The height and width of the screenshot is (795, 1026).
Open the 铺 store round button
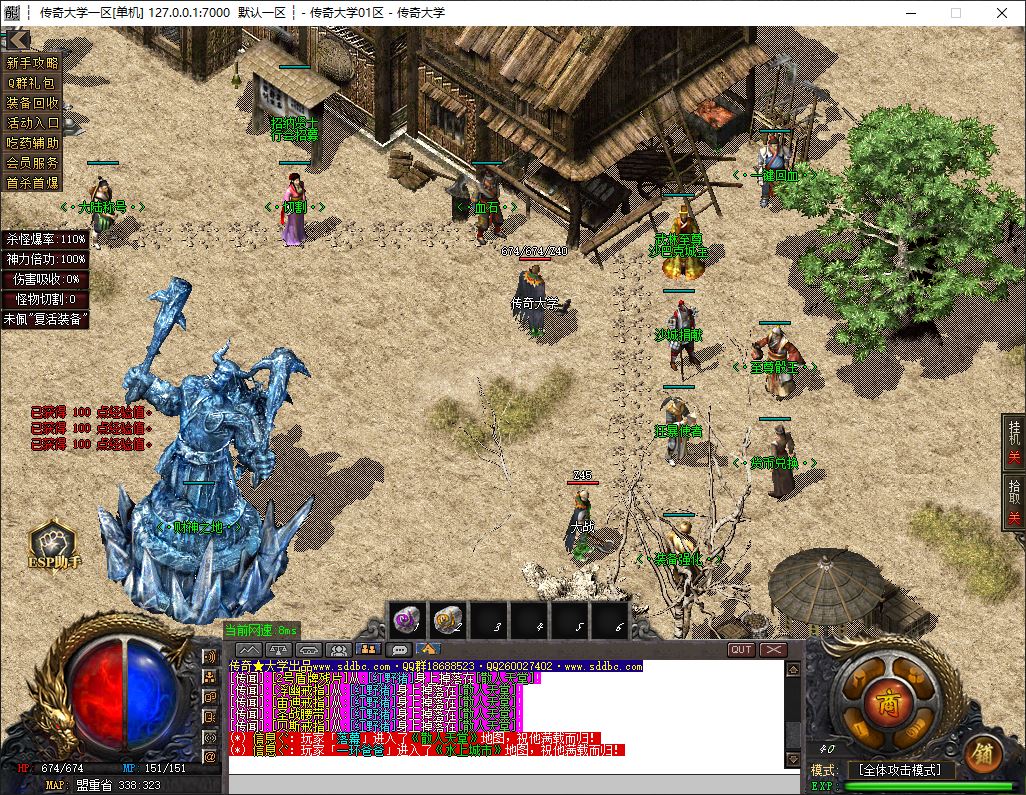click(x=983, y=754)
